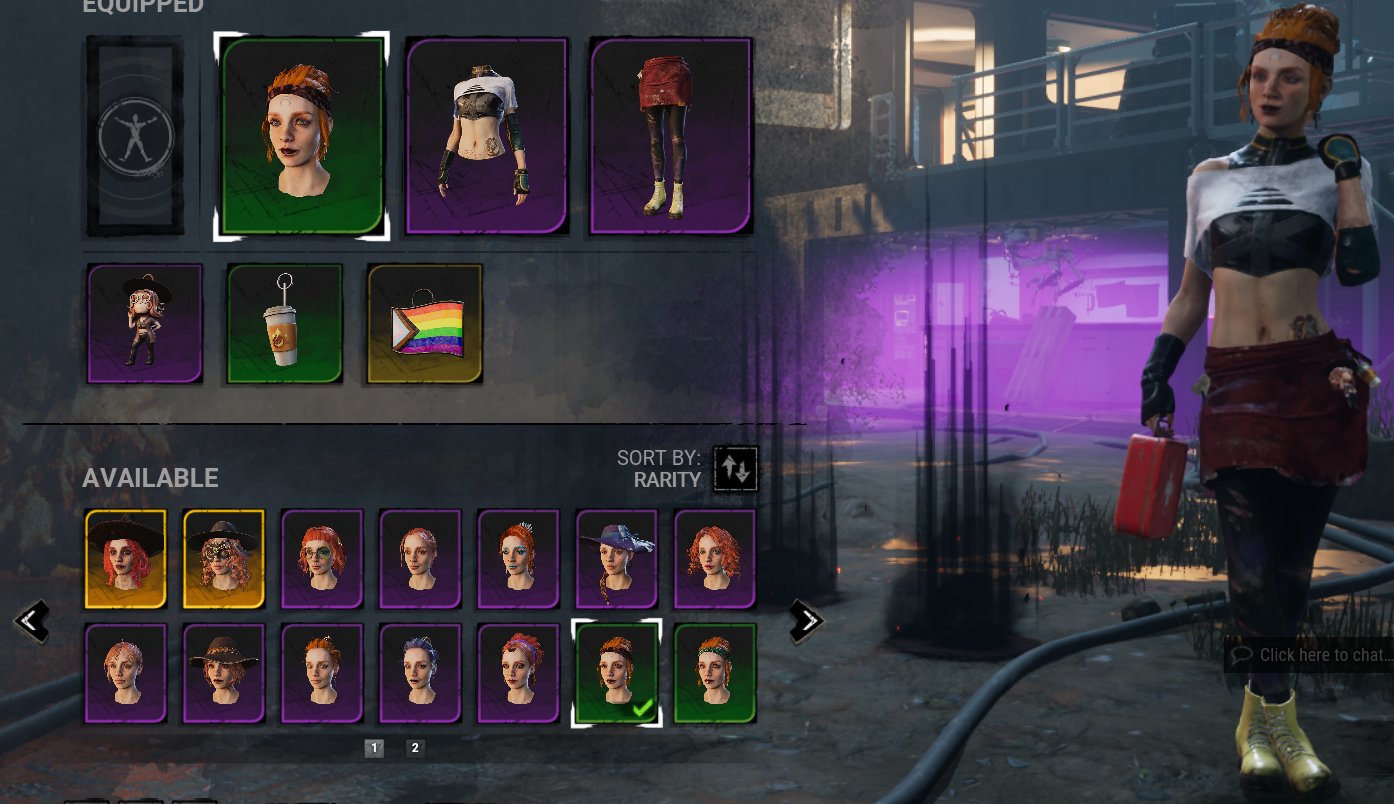Toggle selection of the pink-haired hat cosmetic
Screen dimensions: 1394x804
coord(125,558)
